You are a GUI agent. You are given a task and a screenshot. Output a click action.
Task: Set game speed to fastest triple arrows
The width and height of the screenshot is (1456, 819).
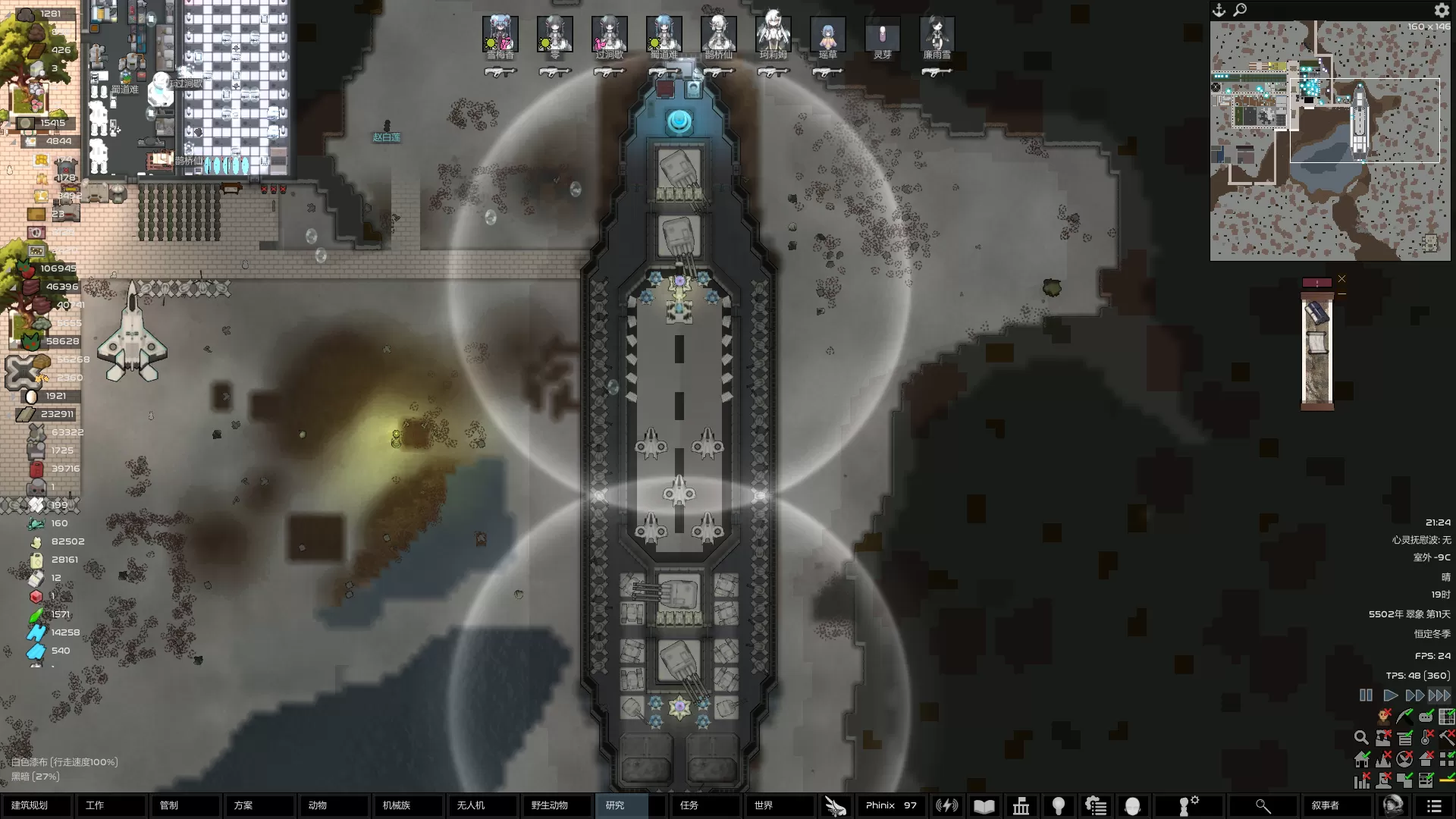[1439, 695]
